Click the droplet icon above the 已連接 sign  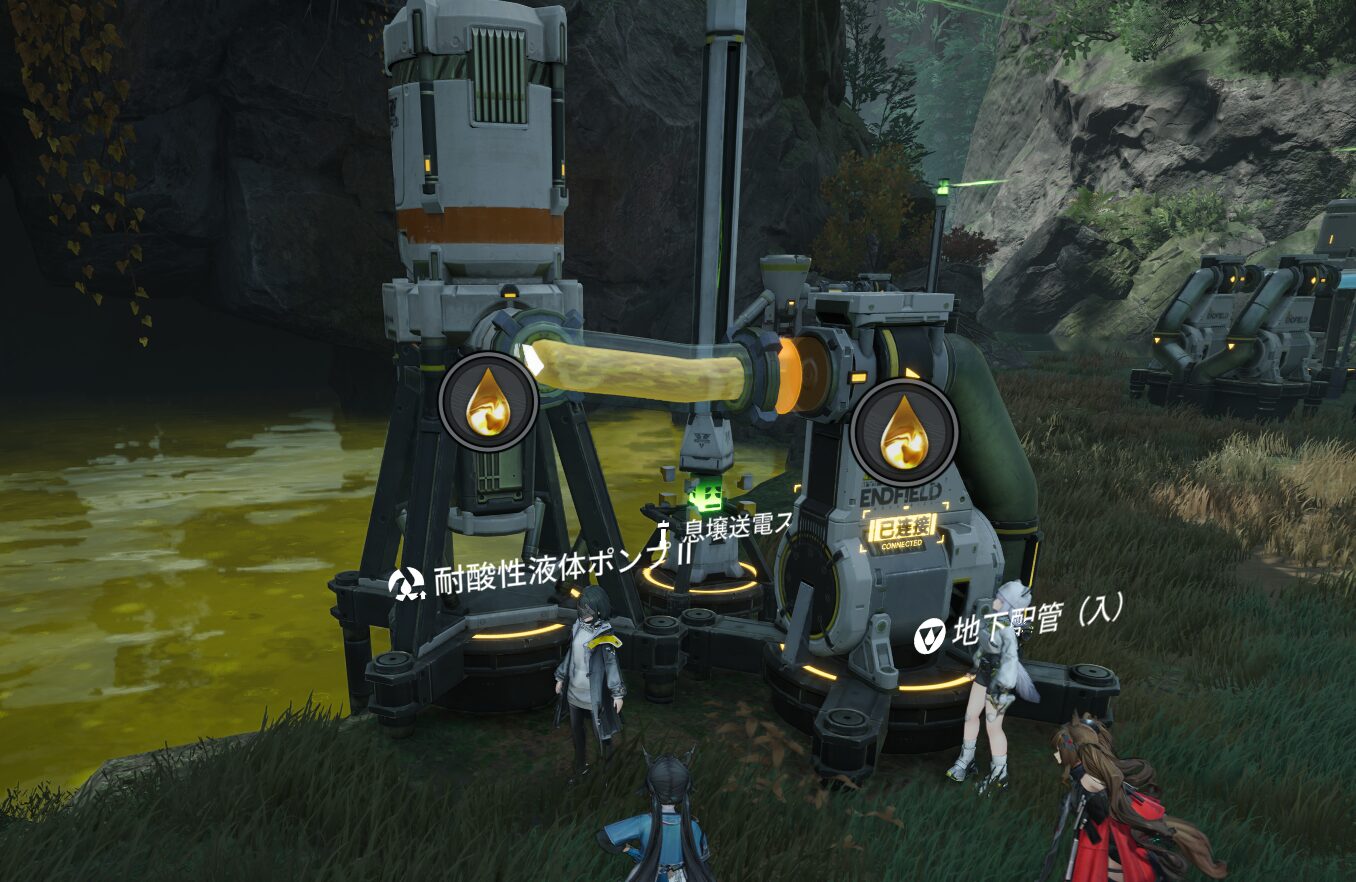coord(903,432)
